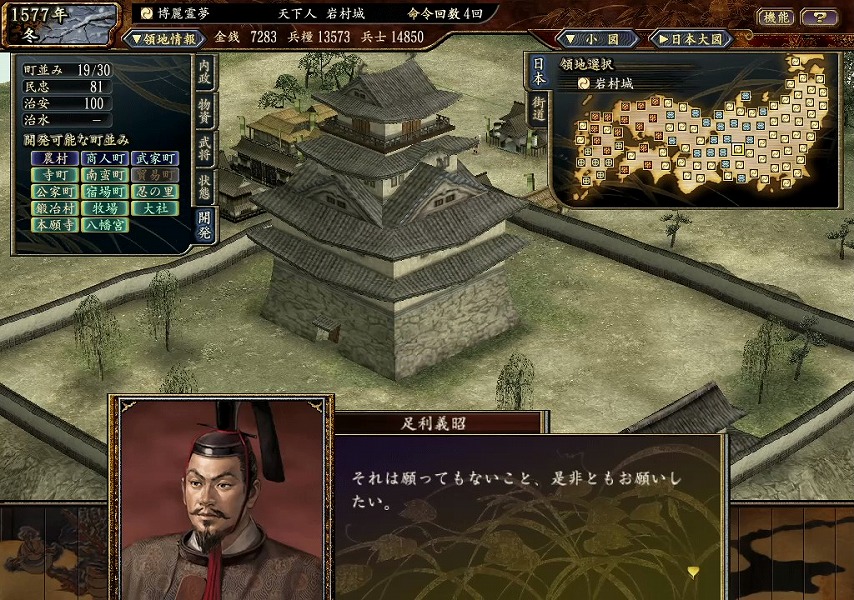Show the 状態 status tab
854x600 pixels.
click(x=204, y=184)
